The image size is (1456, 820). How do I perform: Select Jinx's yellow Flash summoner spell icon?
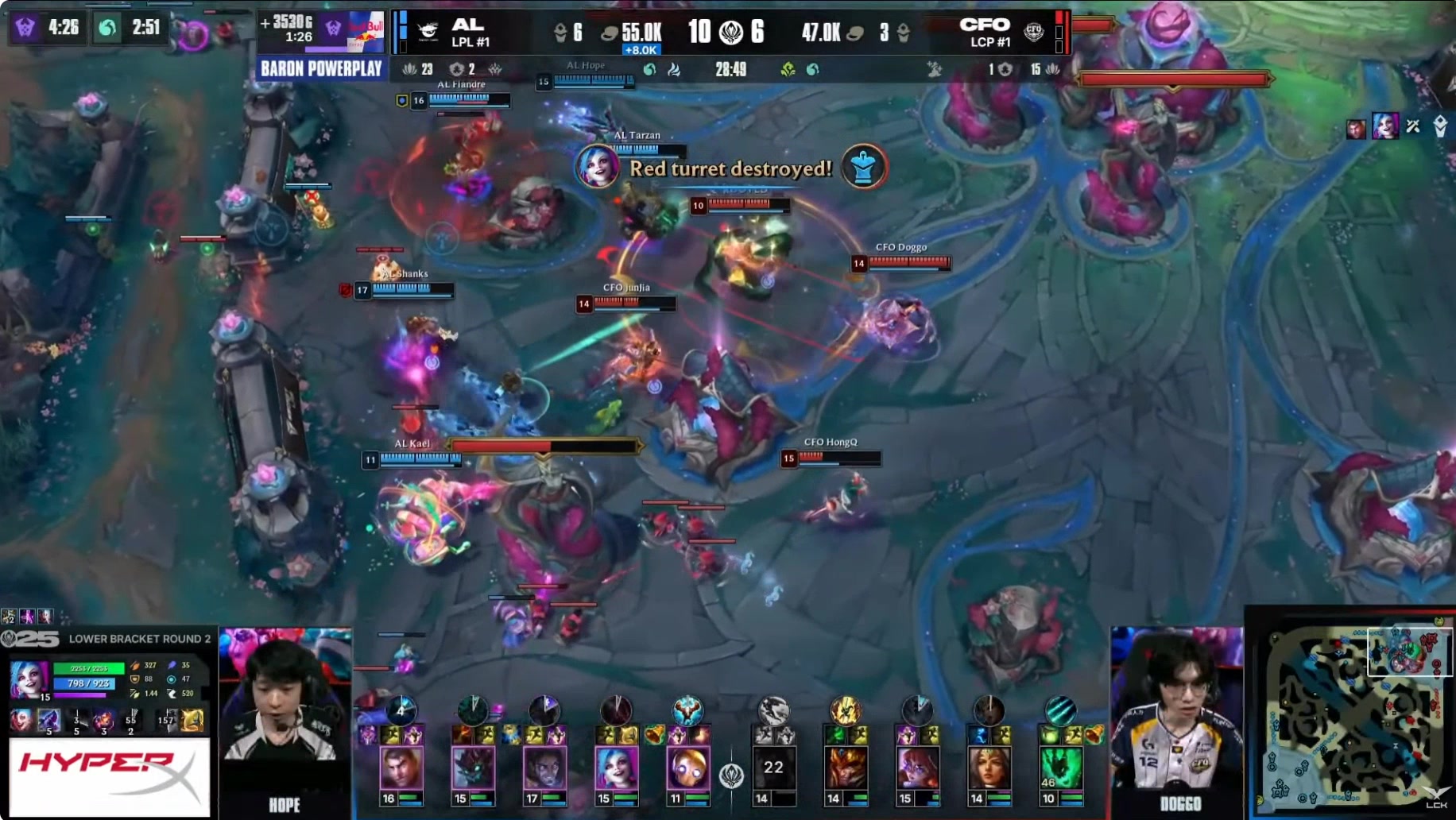click(192, 720)
